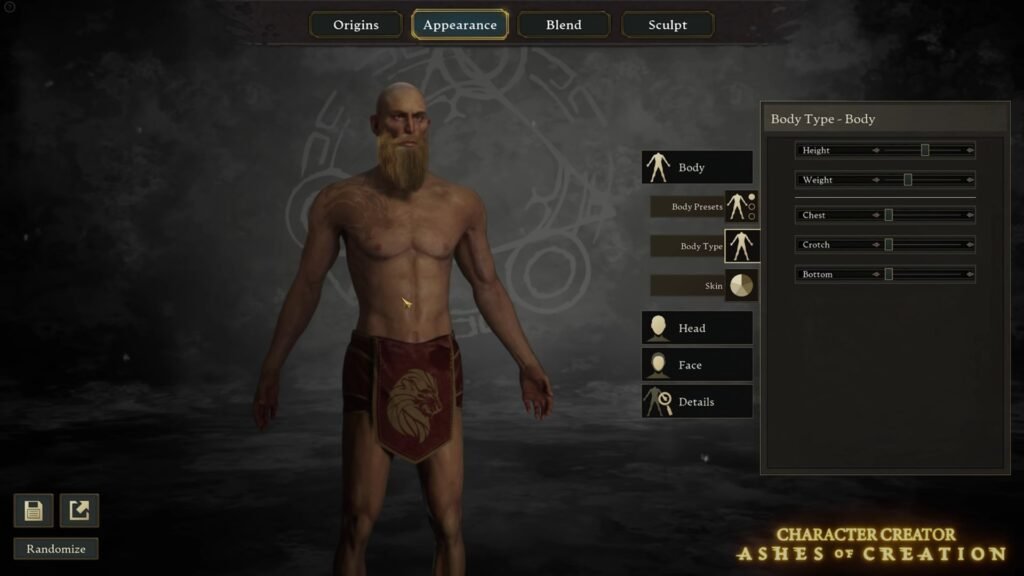Show the Details category
The width and height of the screenshot is (1024, 576).
(x=697, y=402)
